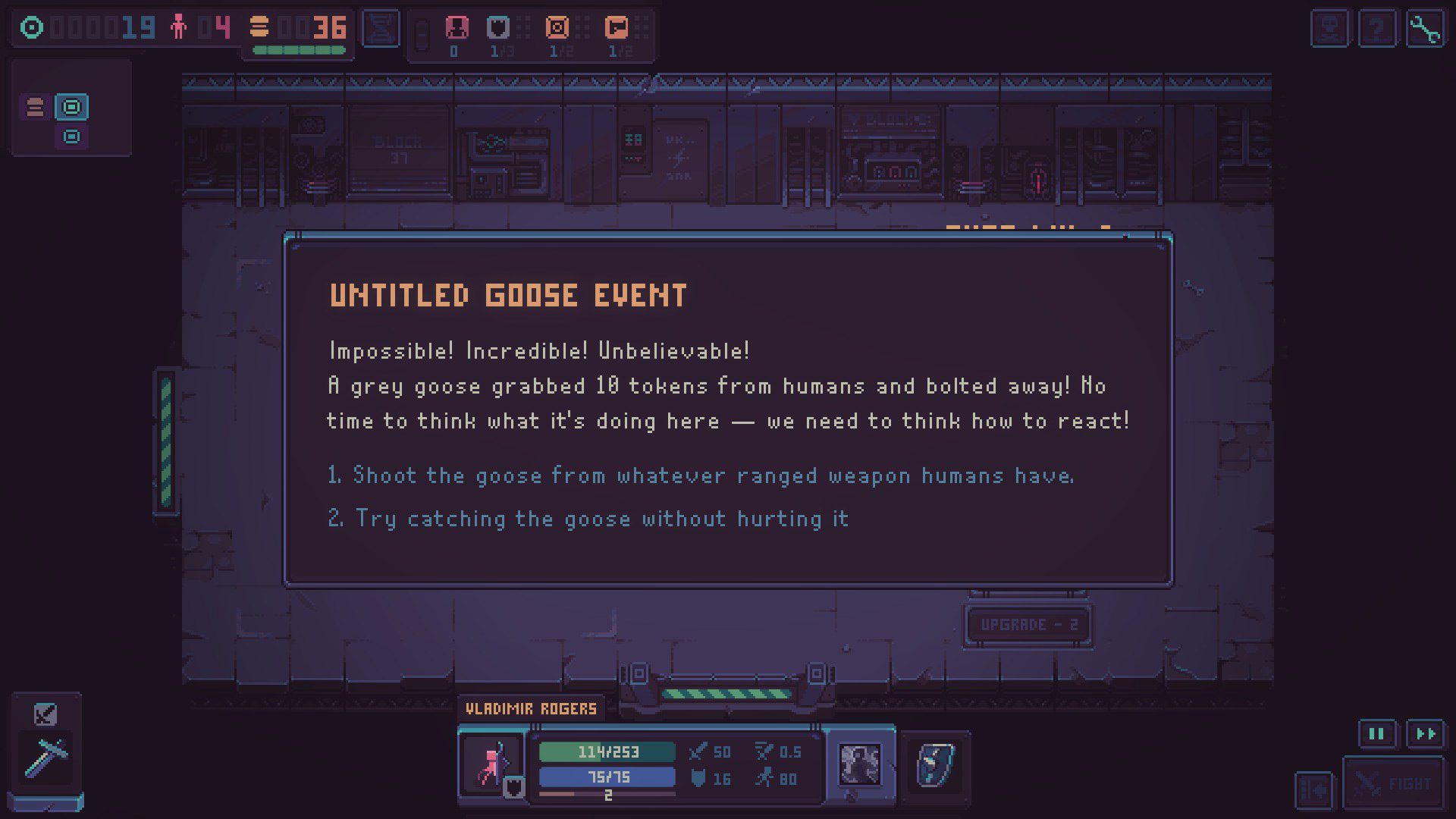Toggle the lower target icon in sidebar

coord(71,137)
